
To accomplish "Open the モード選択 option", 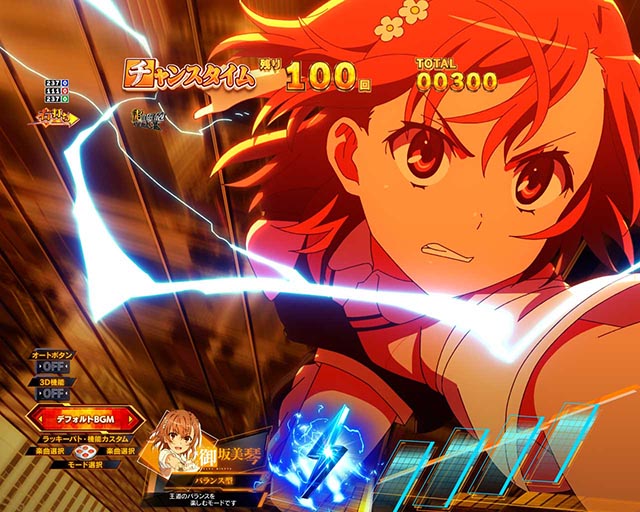I will [85, 464].
